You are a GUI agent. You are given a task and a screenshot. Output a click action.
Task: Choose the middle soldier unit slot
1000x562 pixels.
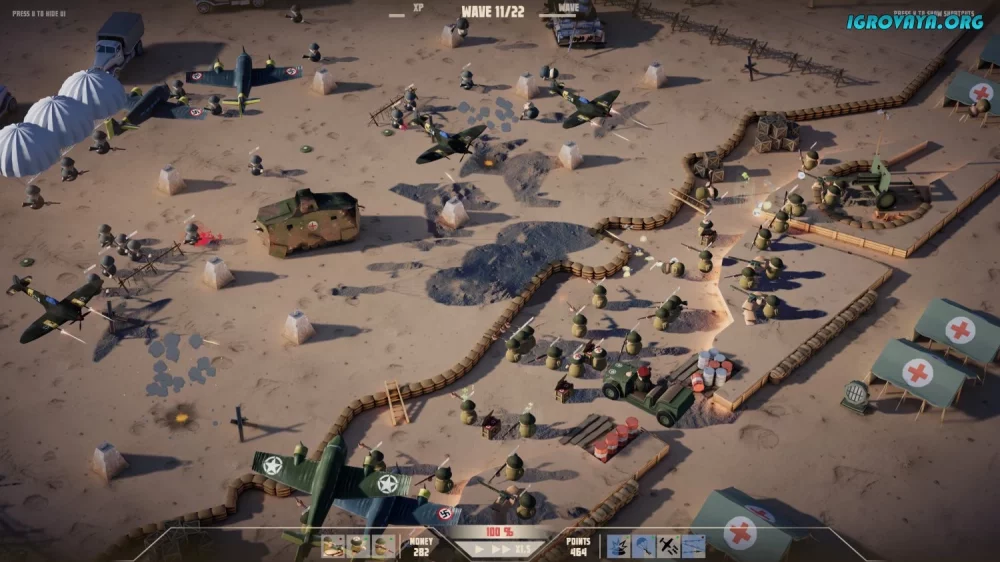(358, 546)
